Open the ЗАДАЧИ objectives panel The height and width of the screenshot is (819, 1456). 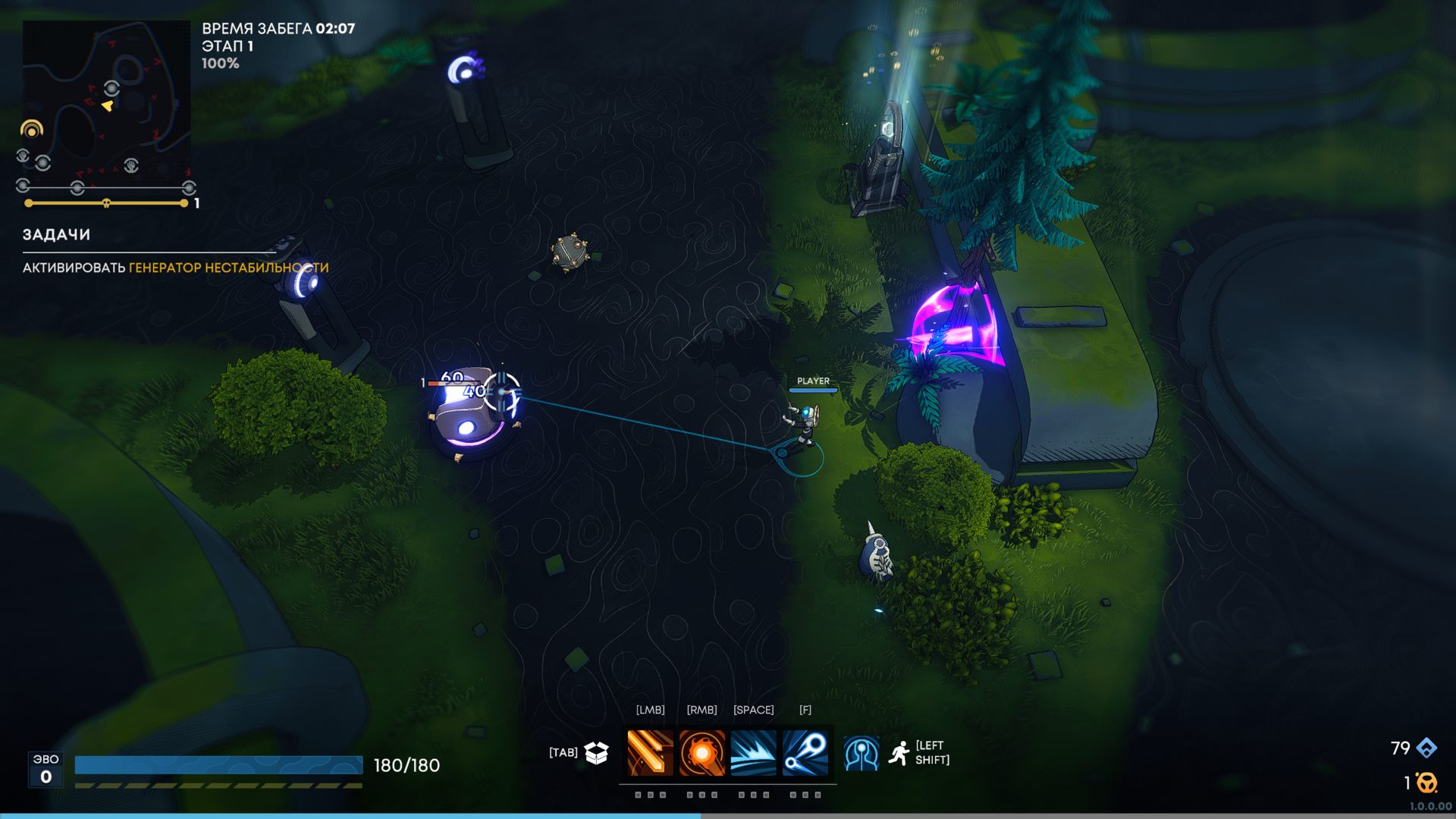point(56,235)
